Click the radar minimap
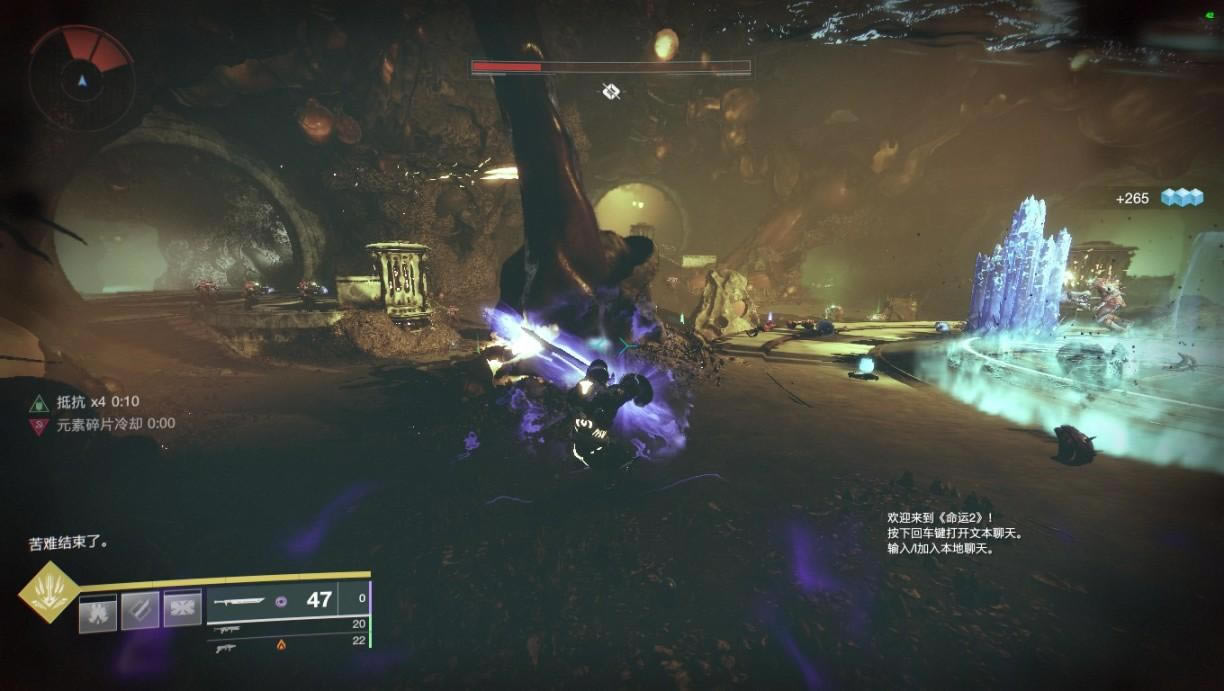Viewport: 1224px width, 691px height. point(82,78)
